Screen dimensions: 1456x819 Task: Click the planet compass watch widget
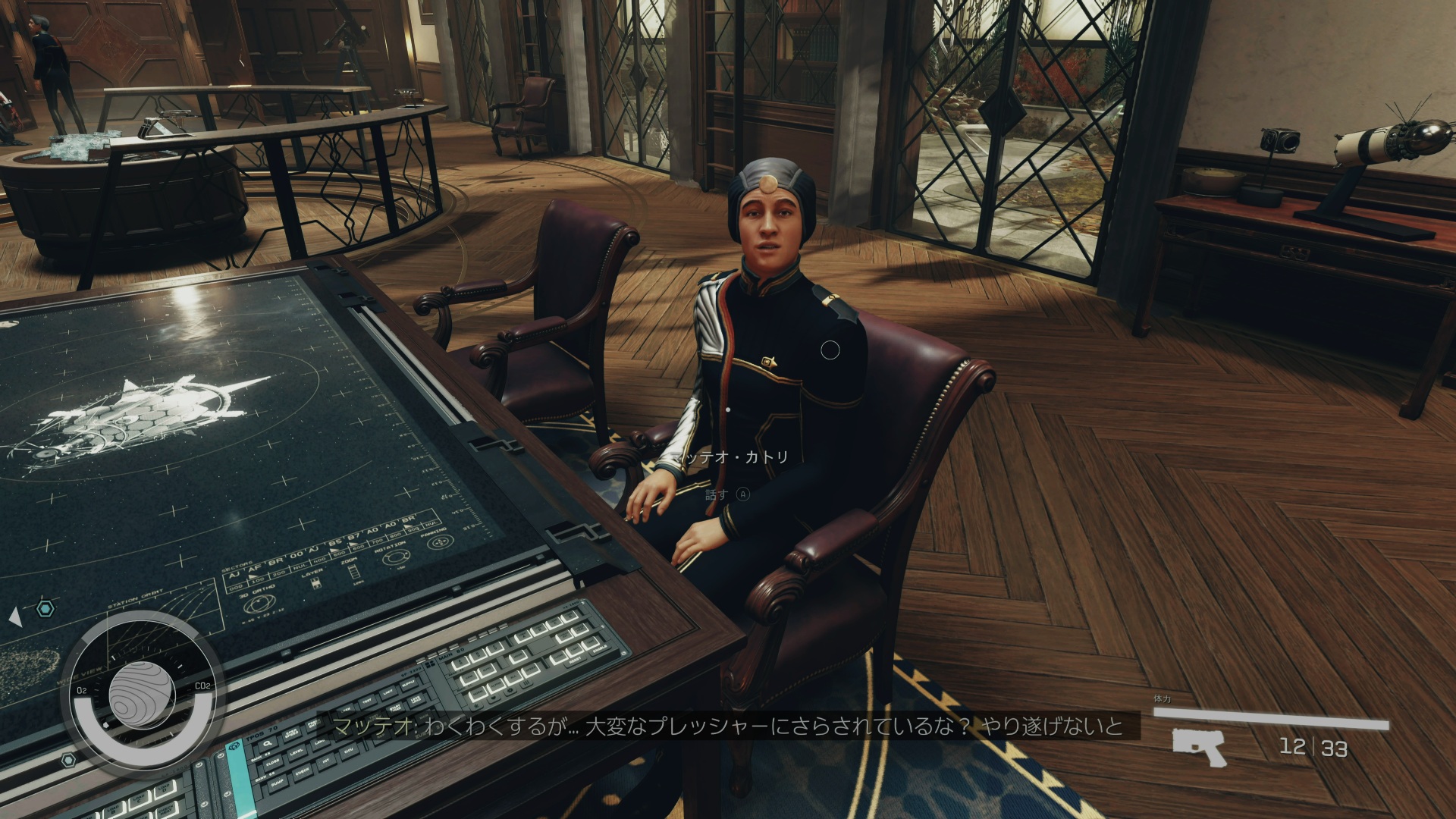click(142, 695)
